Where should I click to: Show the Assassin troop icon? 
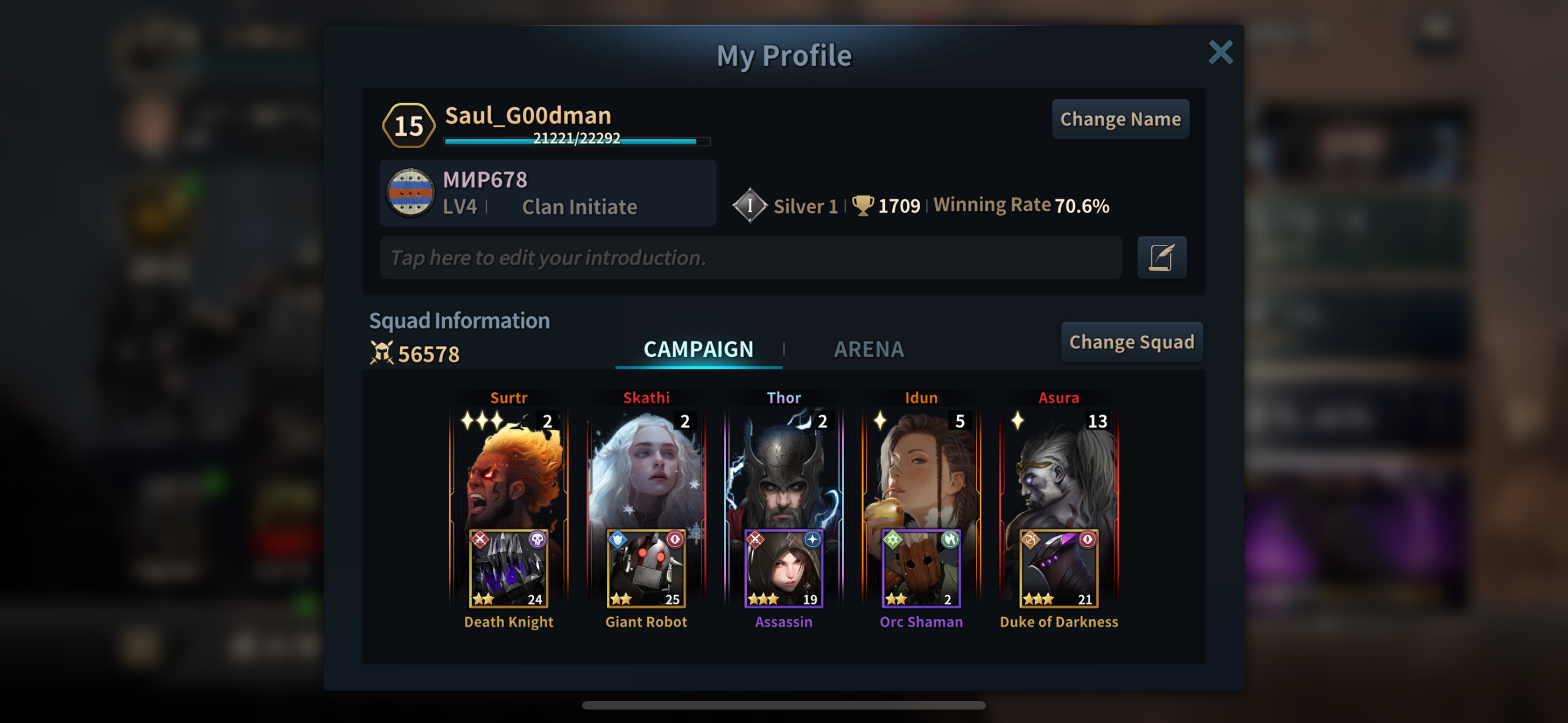click(x=783, y=568)
